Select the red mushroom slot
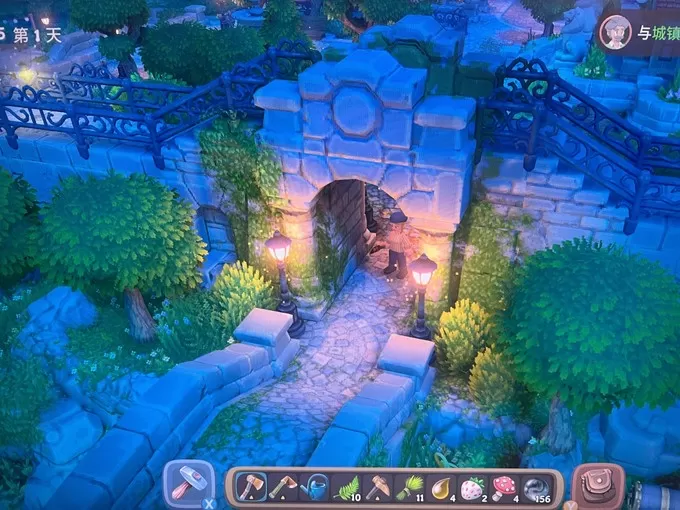This screenshot has height=510, width=680. pyautogui.click(x=504, y=488)
